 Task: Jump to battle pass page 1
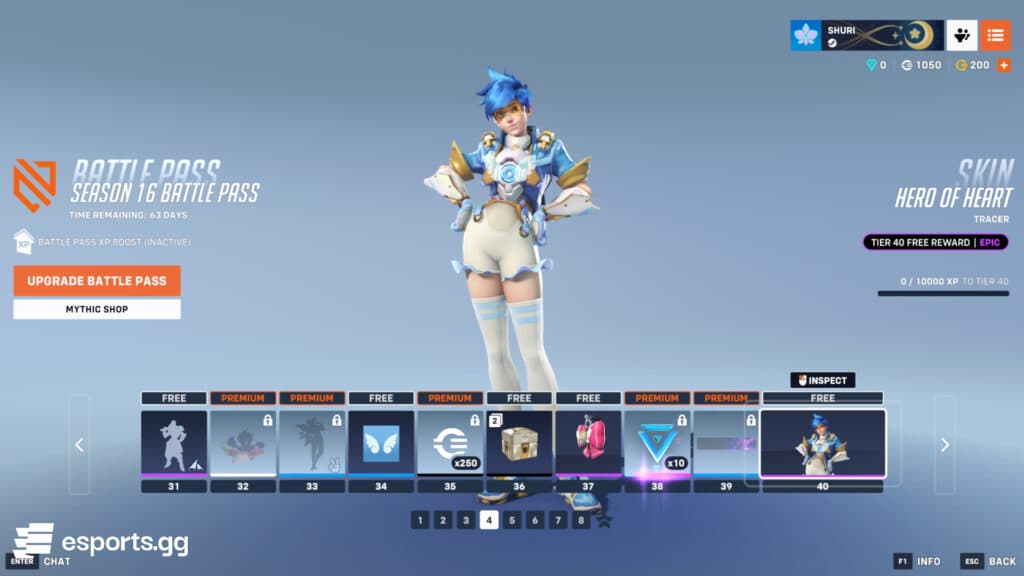420,520
